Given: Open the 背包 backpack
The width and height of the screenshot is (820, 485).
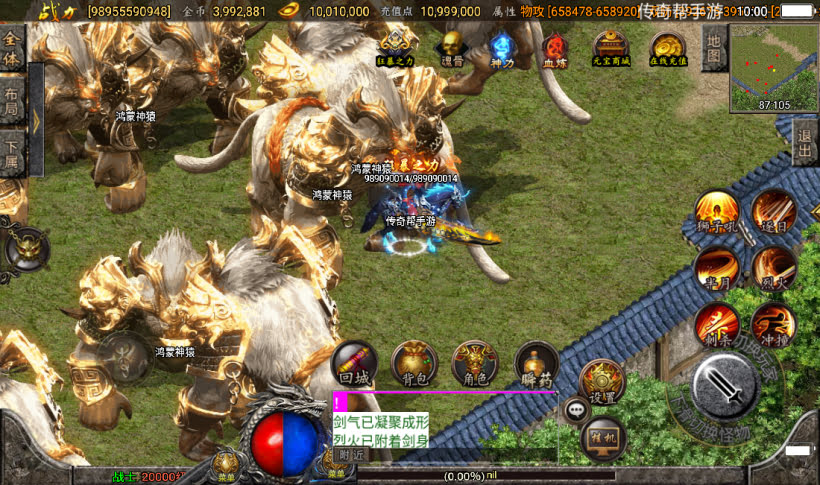Looking at the screenshot, I should (414, 364).
